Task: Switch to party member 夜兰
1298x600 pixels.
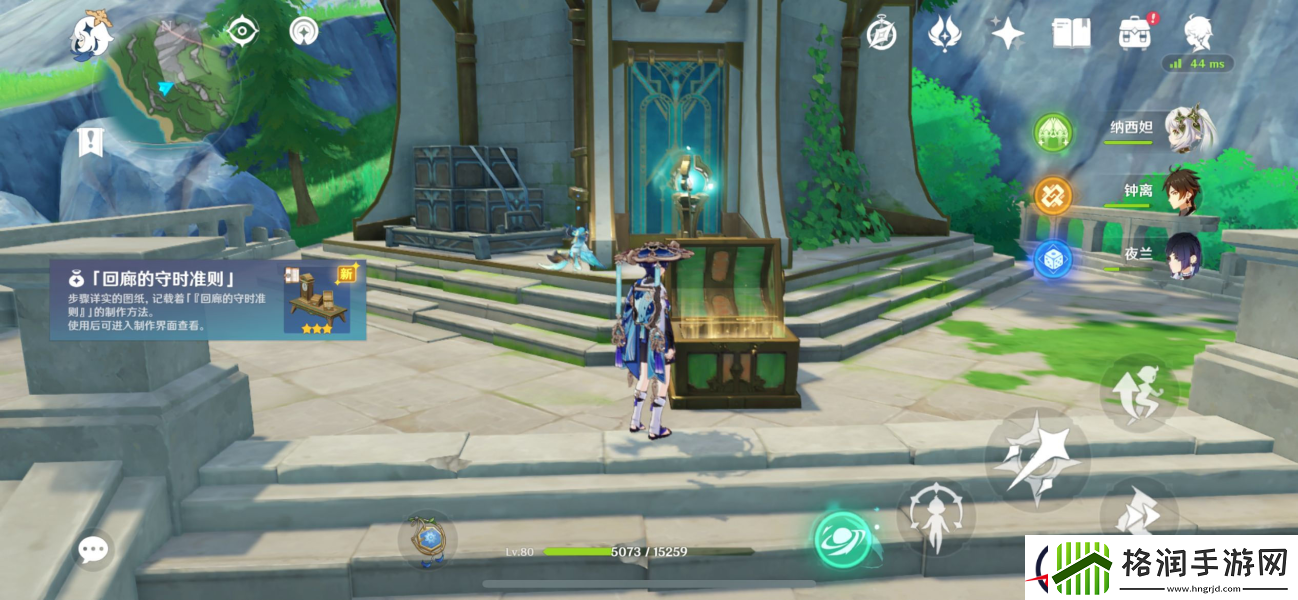Action: tap(1160, 256)
